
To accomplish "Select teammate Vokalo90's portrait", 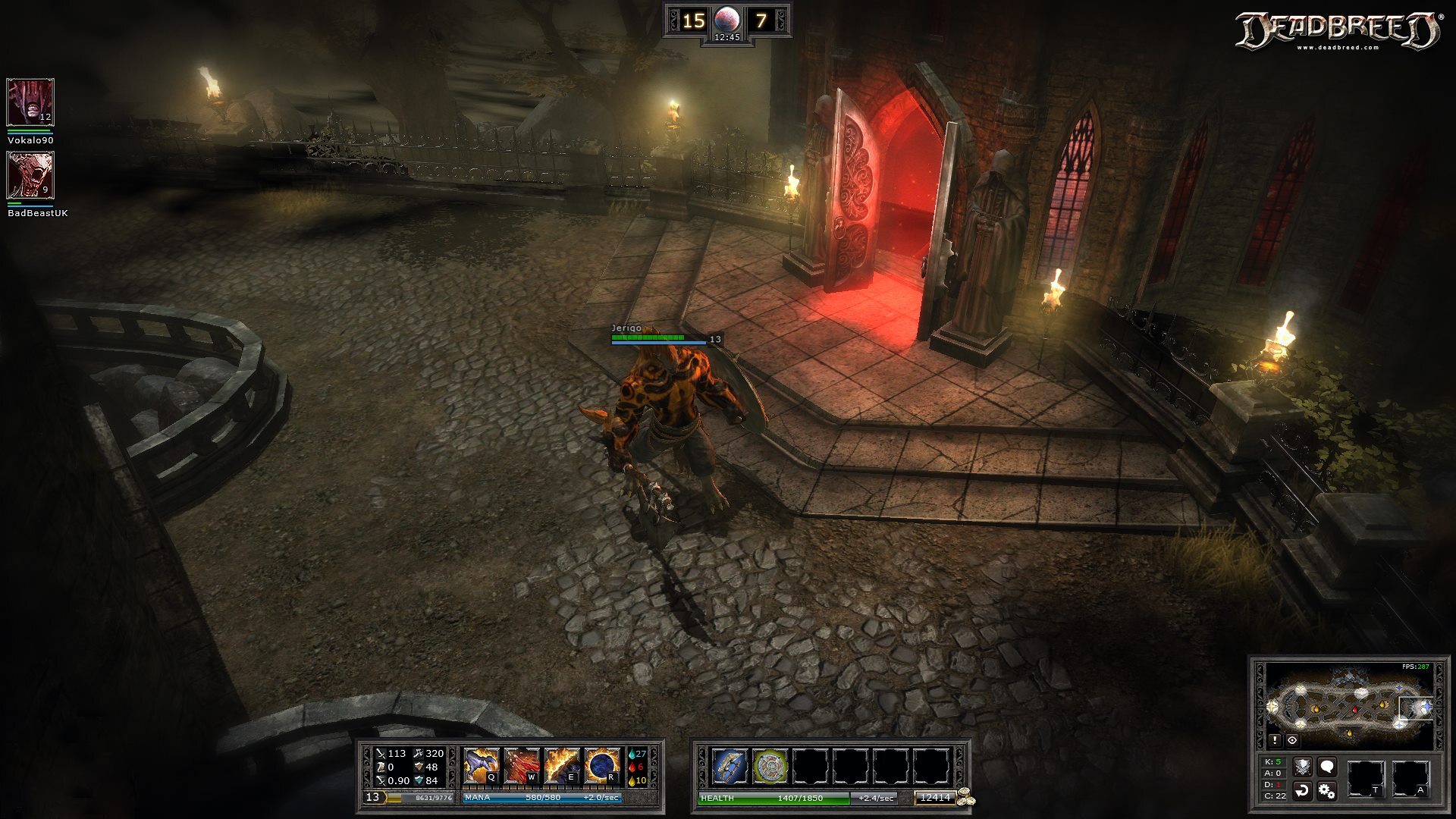I will pyautogui.click(x=30, y=102).
